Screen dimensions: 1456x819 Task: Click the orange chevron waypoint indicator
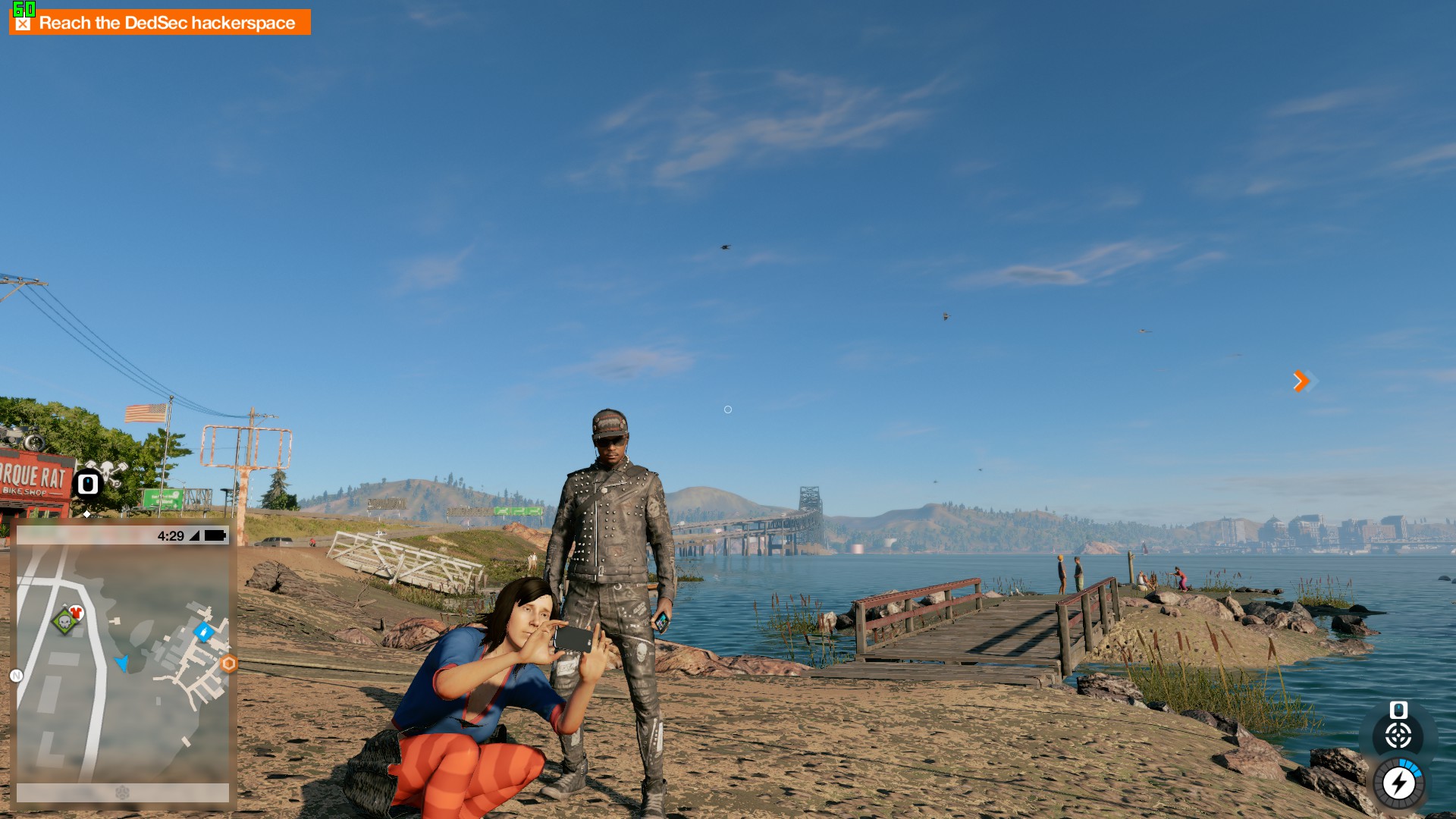pos(1301,381)
